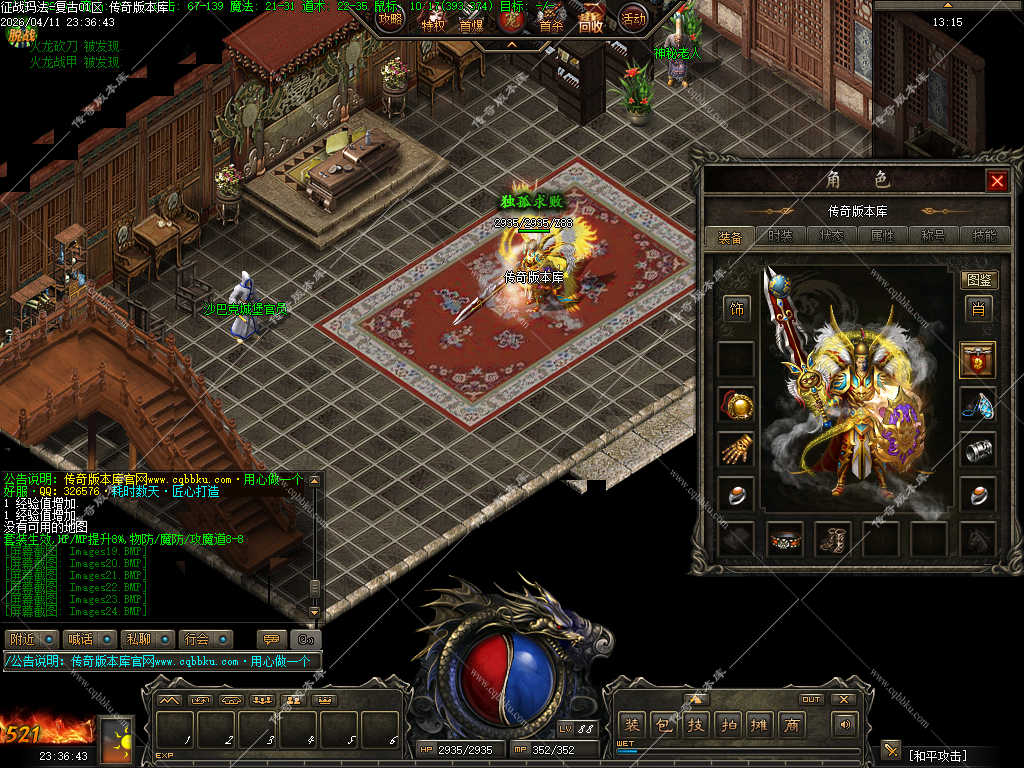This screenshot has width=1024, height=768.
Task: Open the 商 shop button
Action: 791,725
